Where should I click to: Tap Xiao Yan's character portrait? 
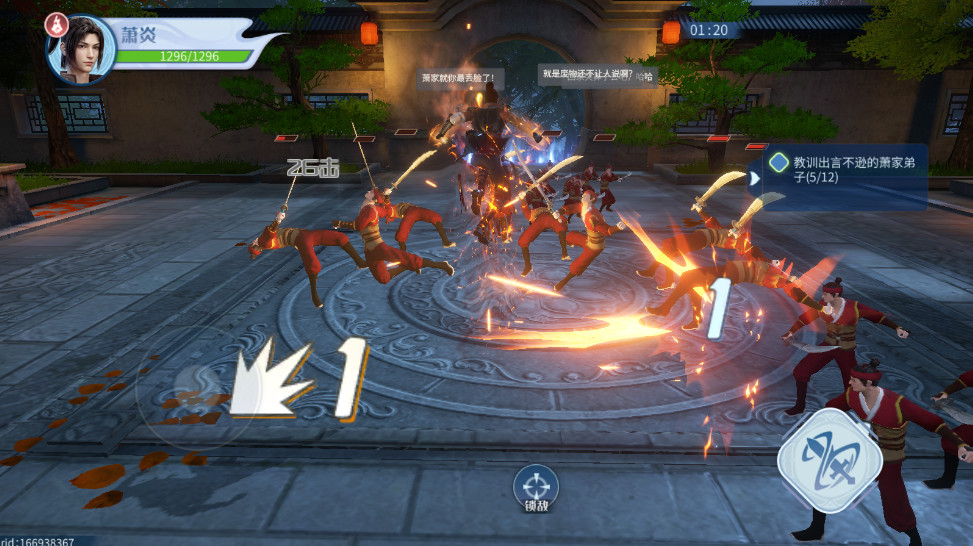[81, 48]
